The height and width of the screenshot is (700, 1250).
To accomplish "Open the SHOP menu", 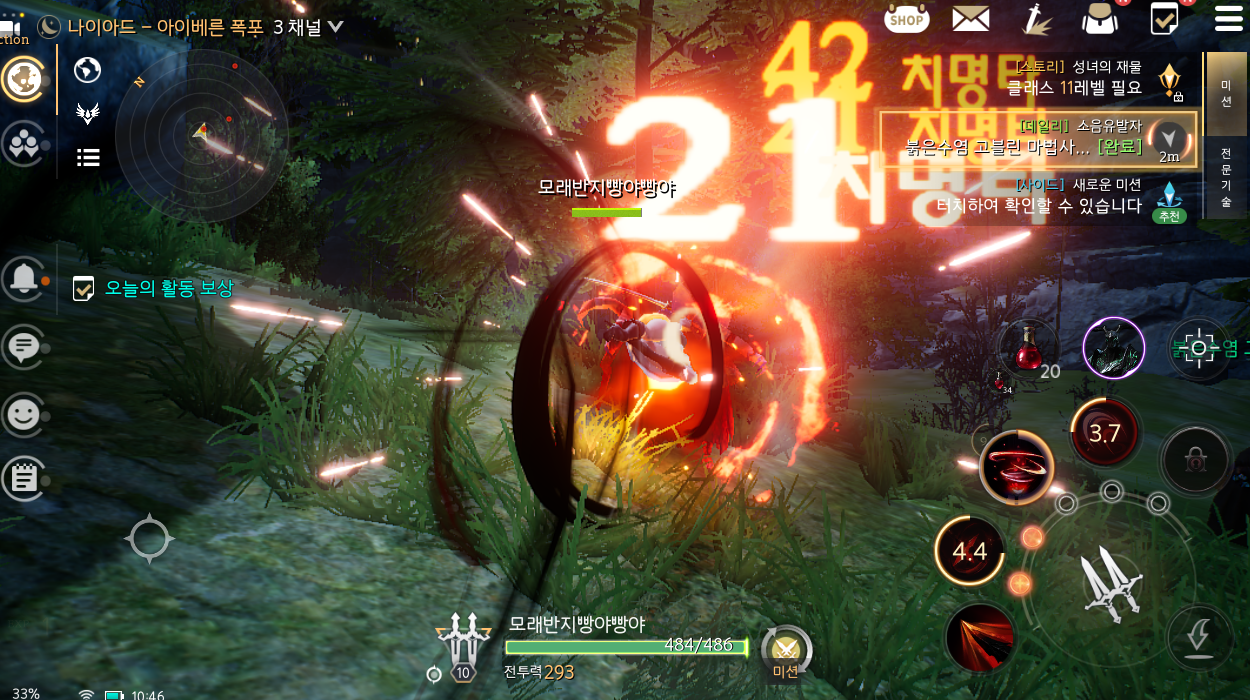I will [x=907, y=18].
